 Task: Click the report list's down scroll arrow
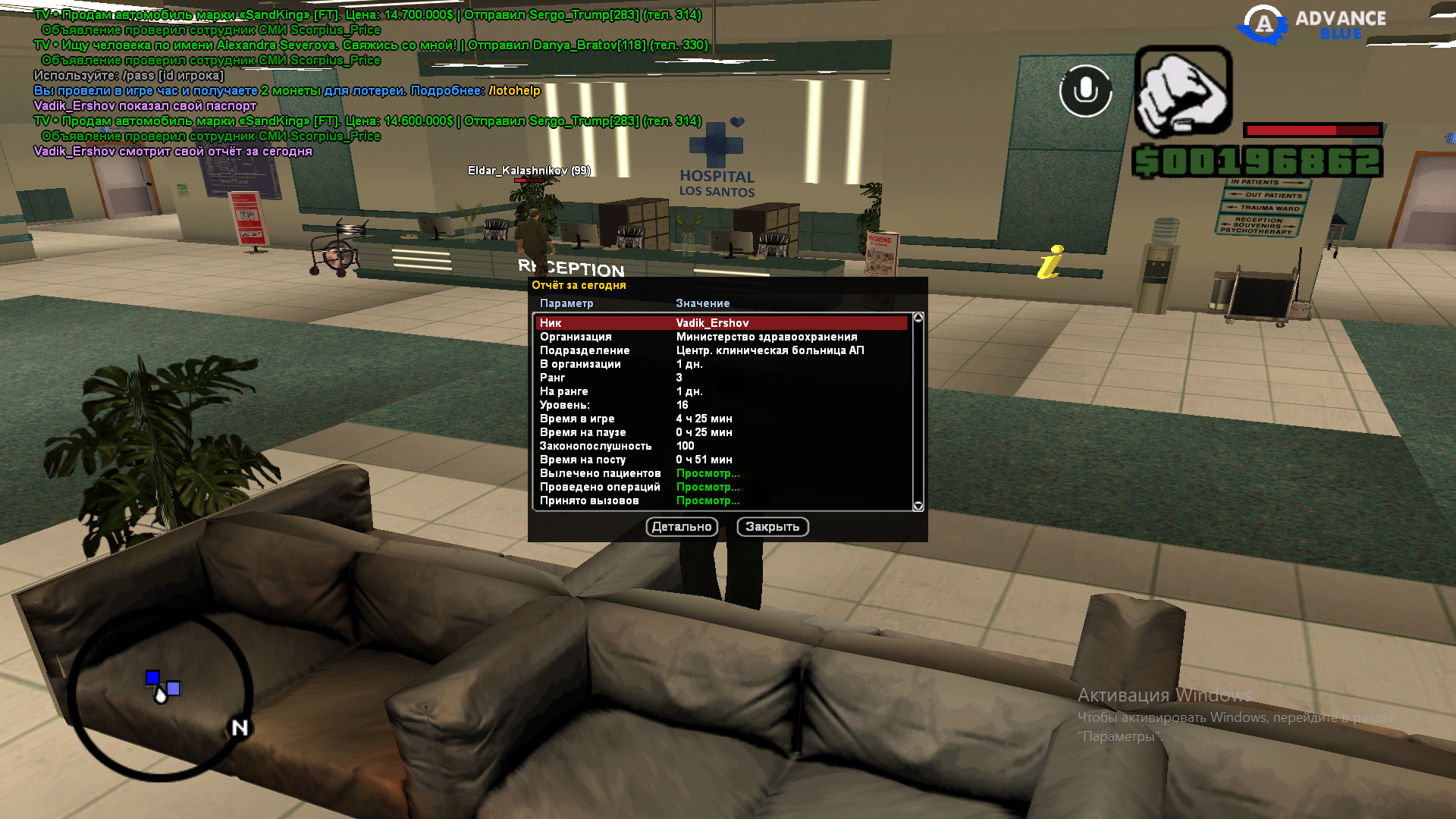tap(918, 506)
